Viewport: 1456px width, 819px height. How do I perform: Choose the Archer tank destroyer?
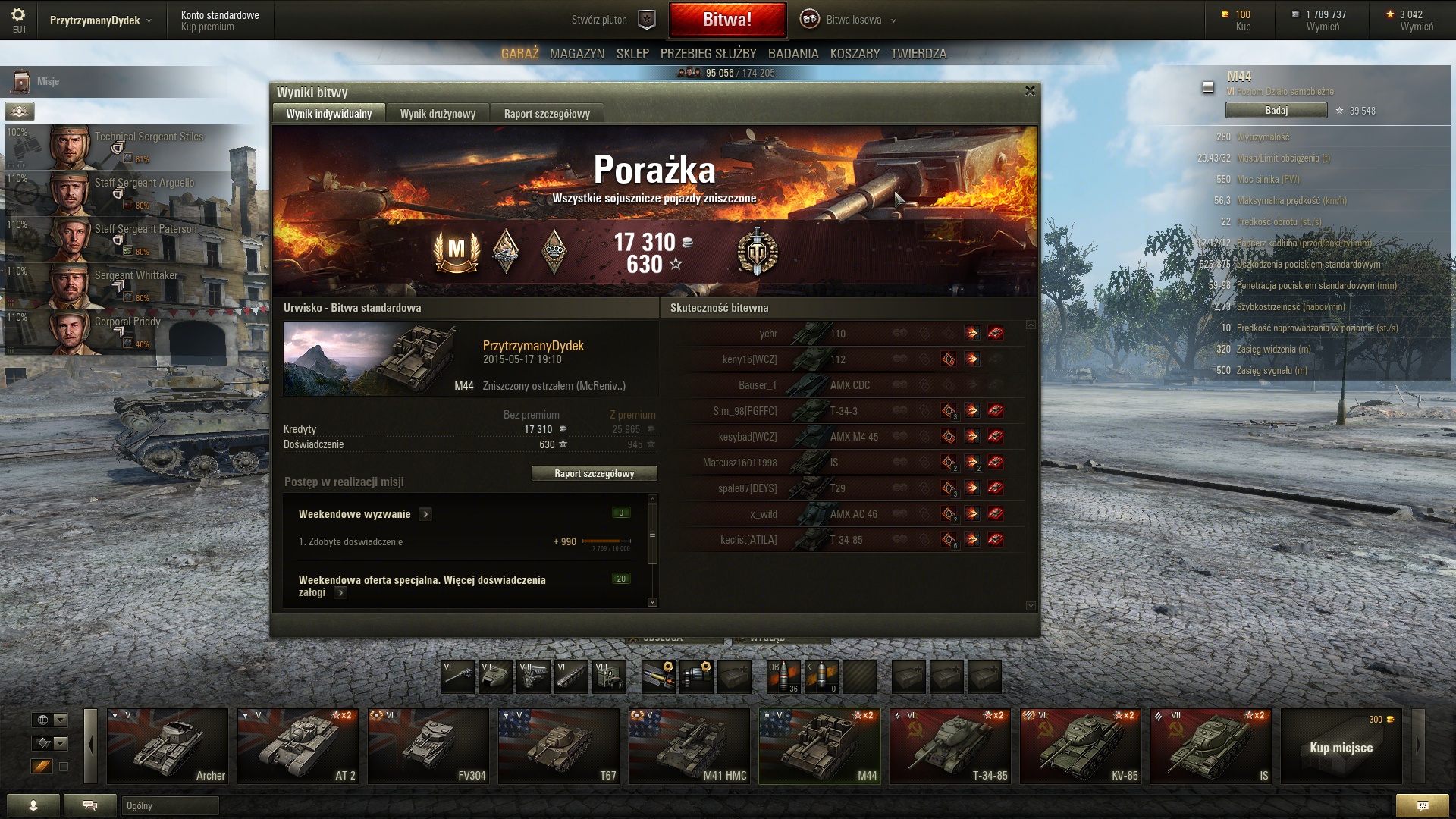tap(168, 746)
